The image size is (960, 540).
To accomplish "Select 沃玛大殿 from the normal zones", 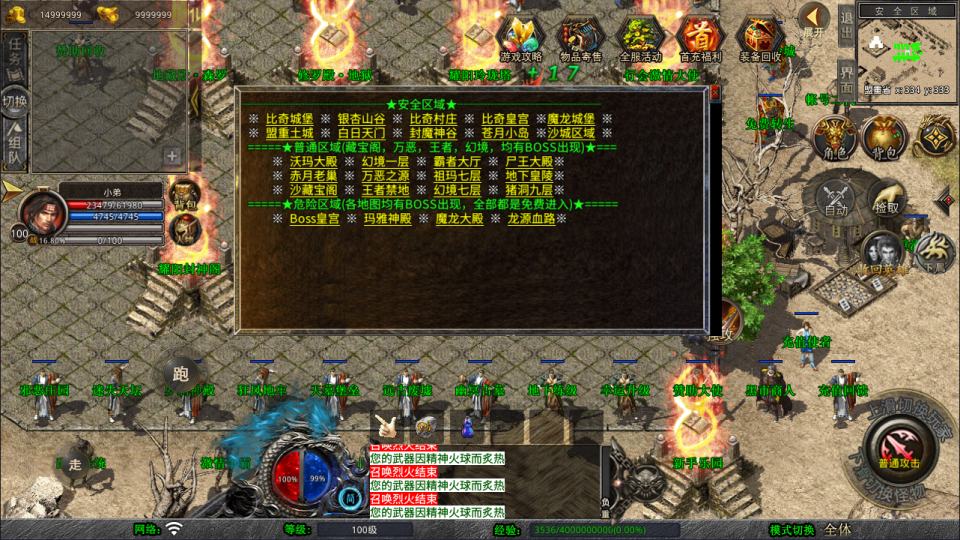I will point(314,161).
